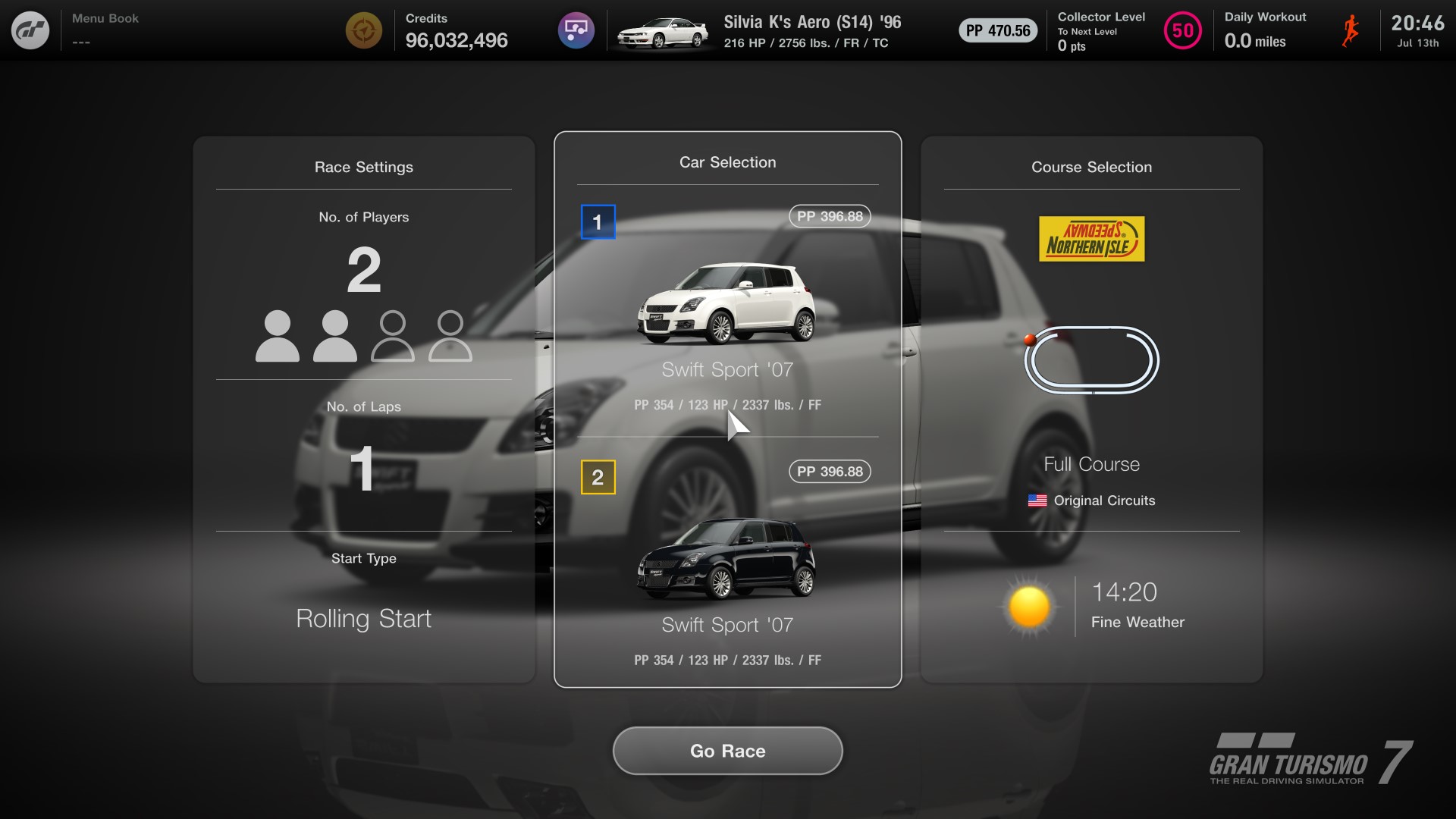Screen dimensions: 1456x819
Task: Select the Northern Isle Speedway logo
Action: point(1091,238)
